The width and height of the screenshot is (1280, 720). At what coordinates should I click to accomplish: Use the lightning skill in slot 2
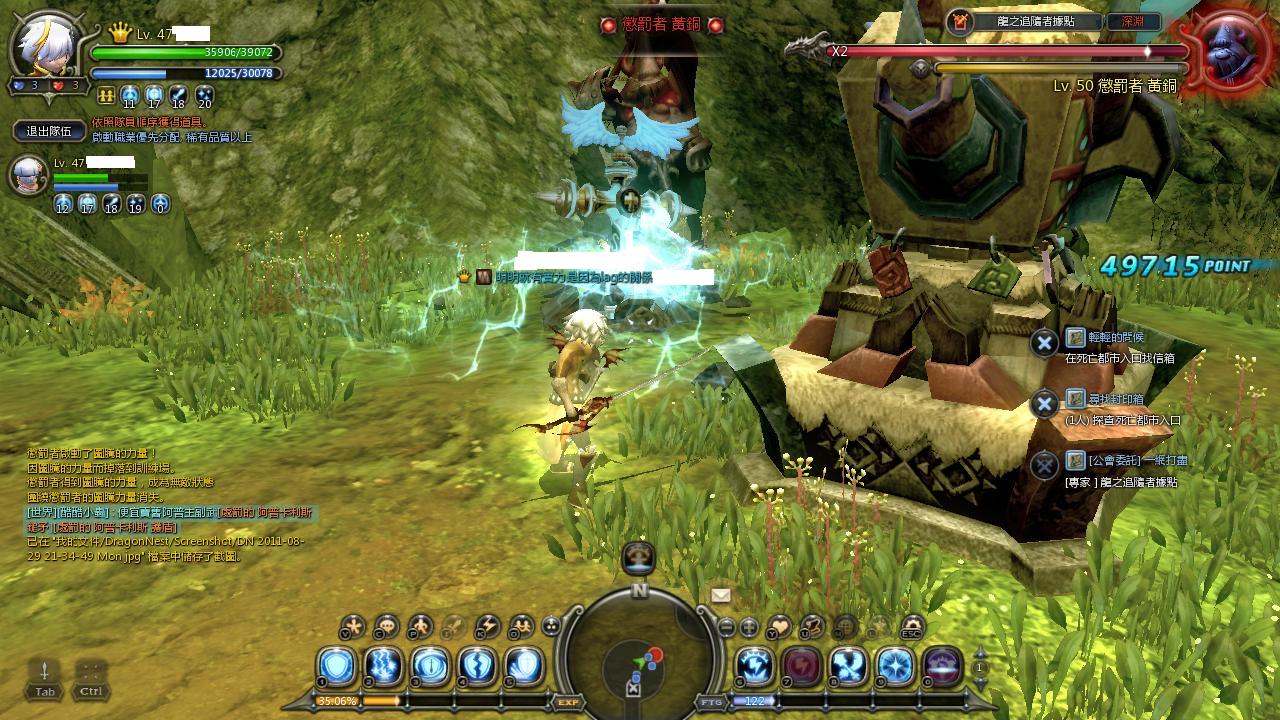click(383, 666)
